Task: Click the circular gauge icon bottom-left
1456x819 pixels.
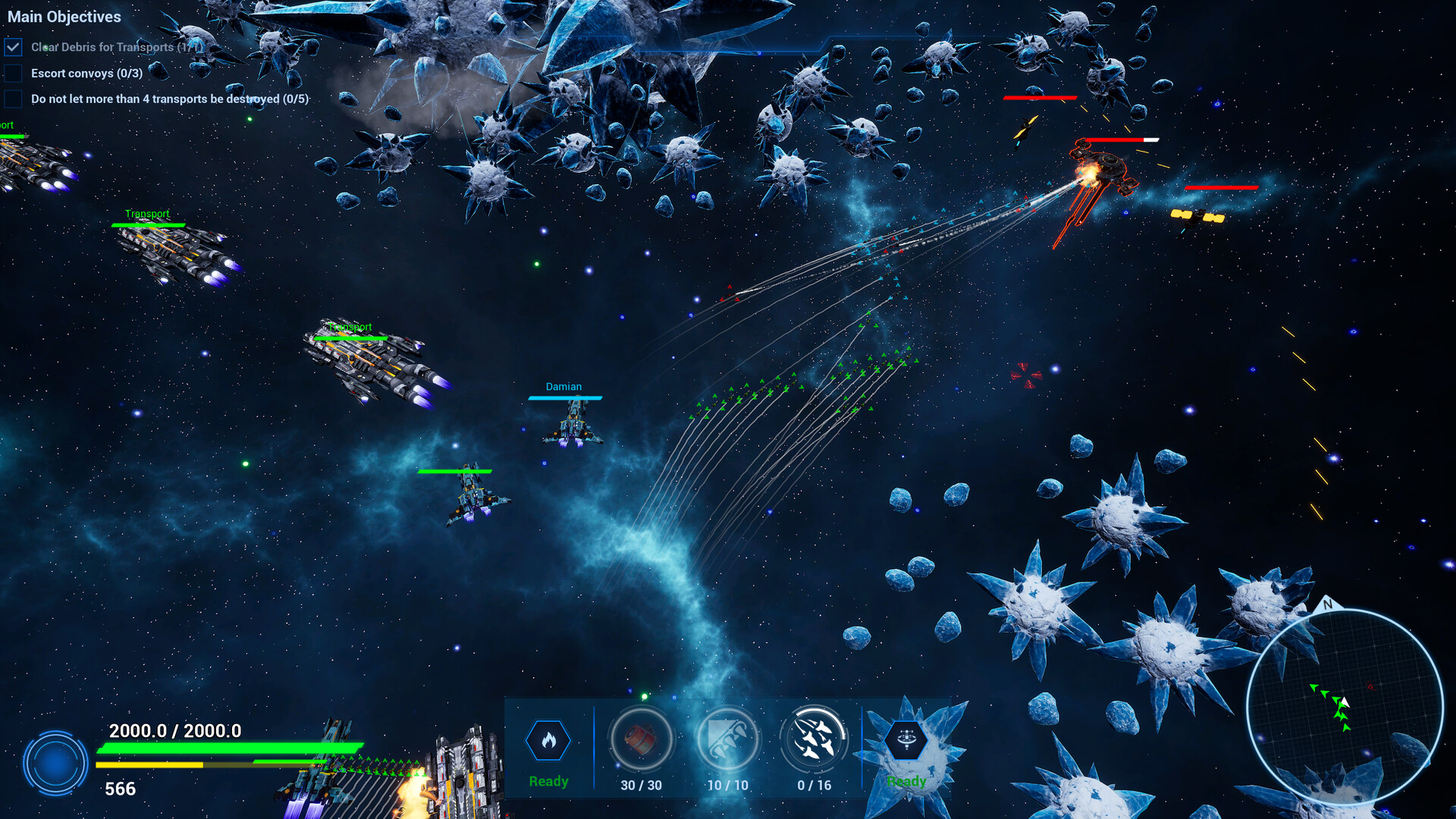Action: click(x=56, y=762)
